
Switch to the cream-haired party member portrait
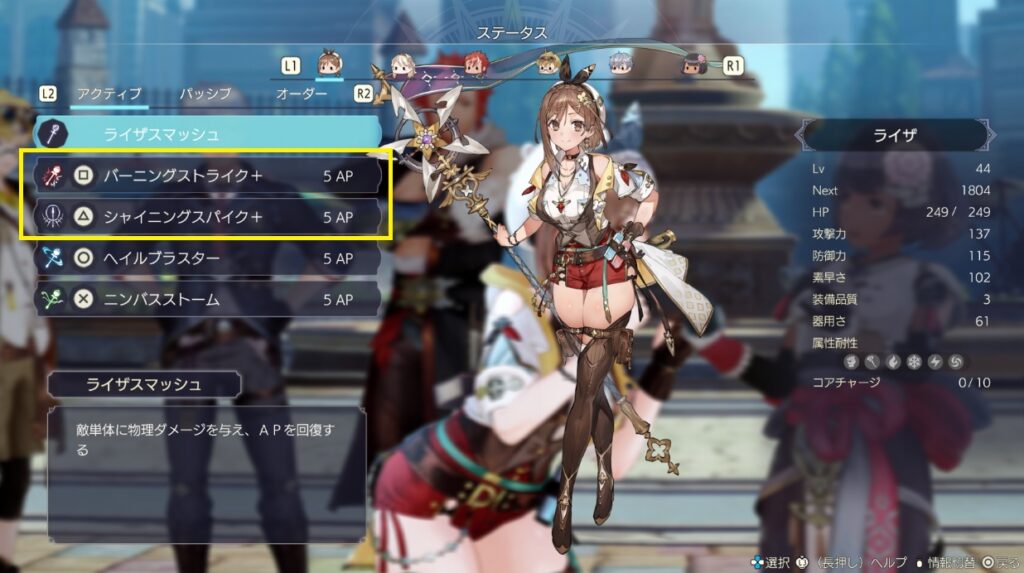[402, 65]
